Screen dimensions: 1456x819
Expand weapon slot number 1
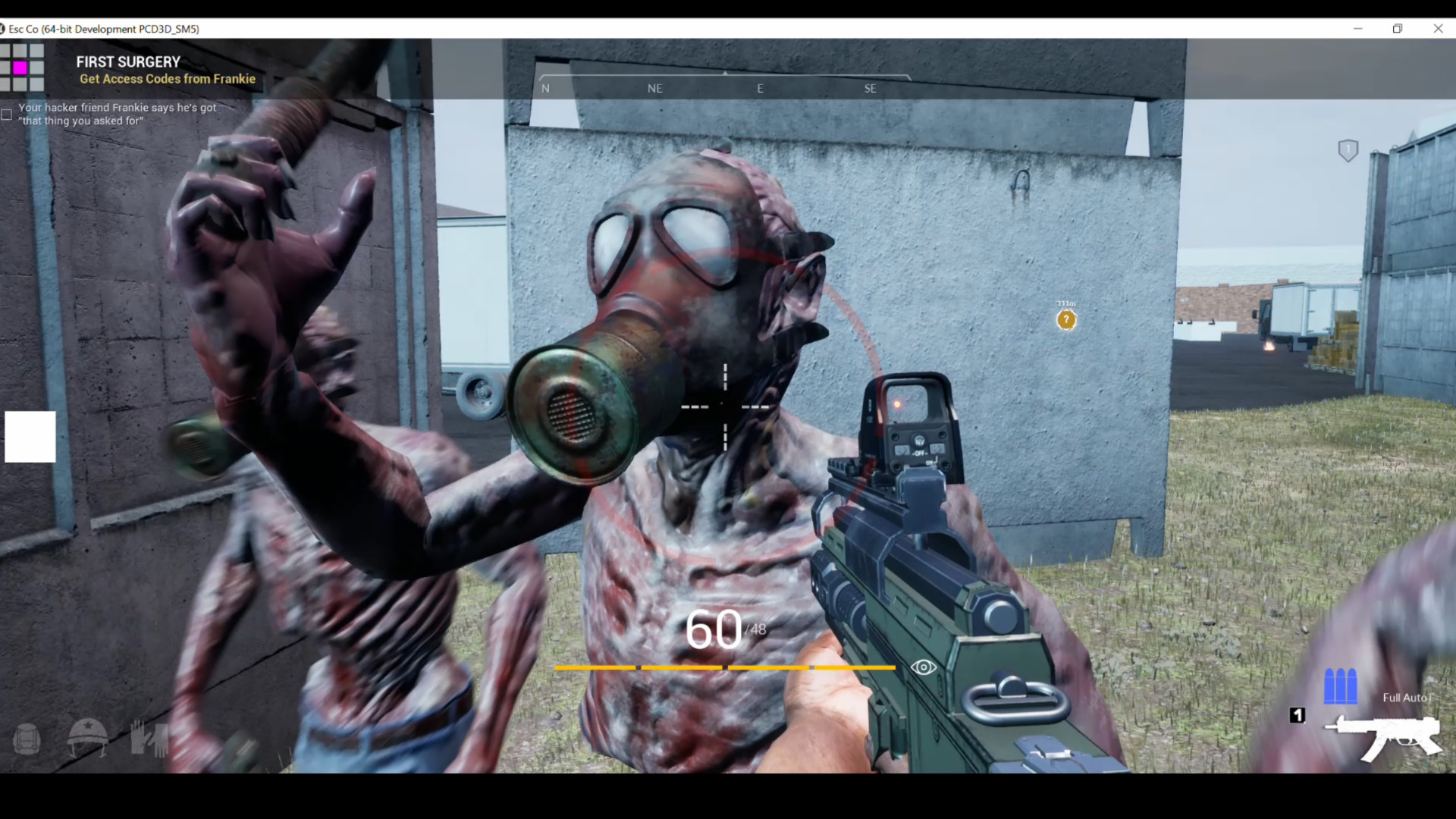(x=1297, y=715)
